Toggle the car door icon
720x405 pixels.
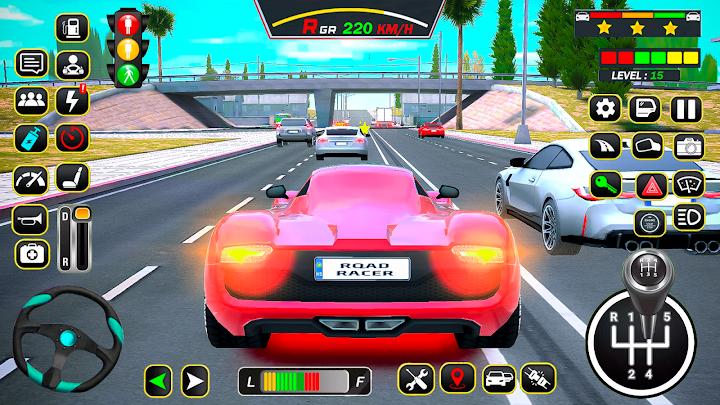point(645,108)
